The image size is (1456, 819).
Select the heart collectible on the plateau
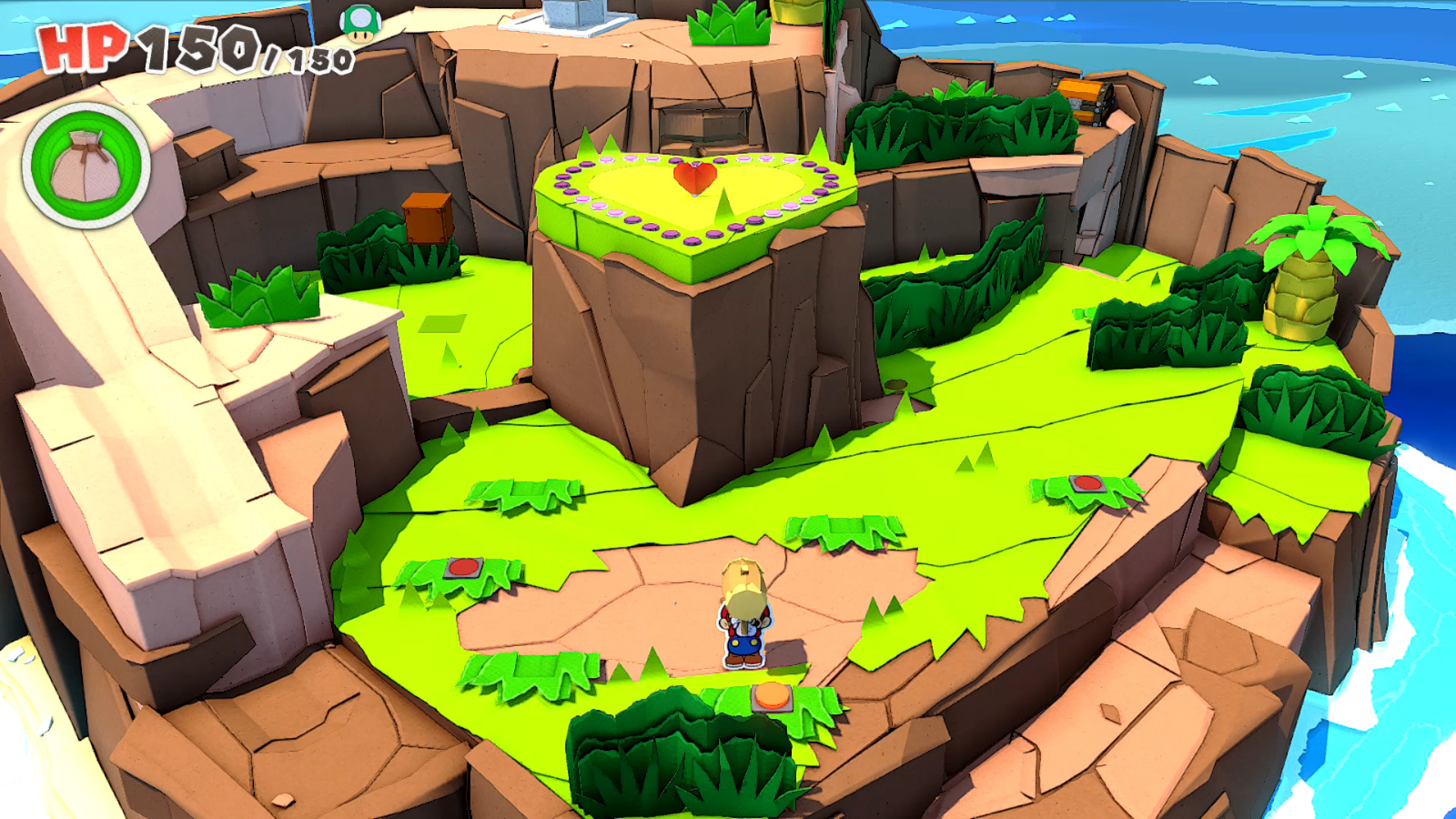click(x=693, y=180)
